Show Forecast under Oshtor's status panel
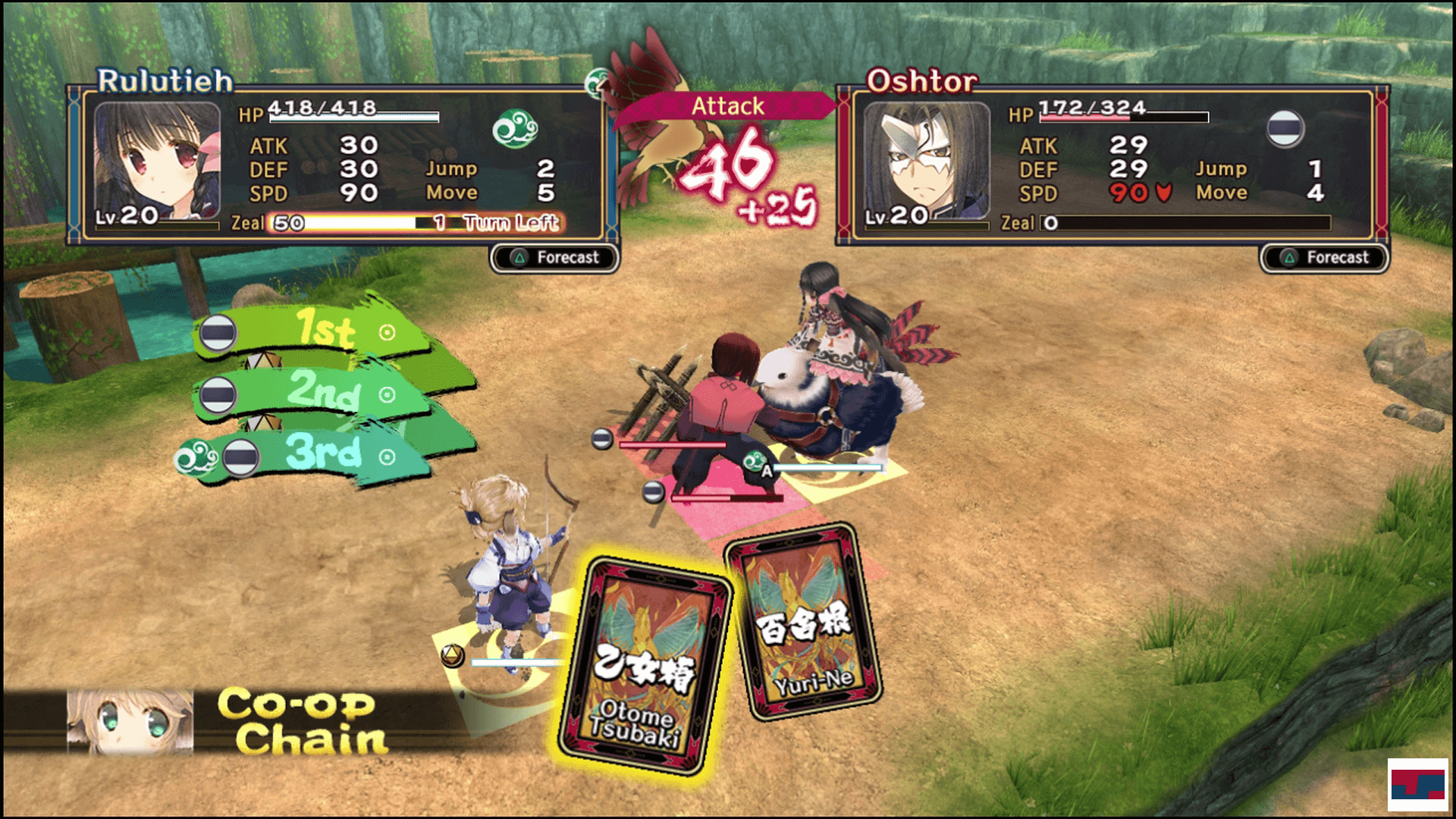Screen dimensions: 1456x819 (x=1325, y=258)
